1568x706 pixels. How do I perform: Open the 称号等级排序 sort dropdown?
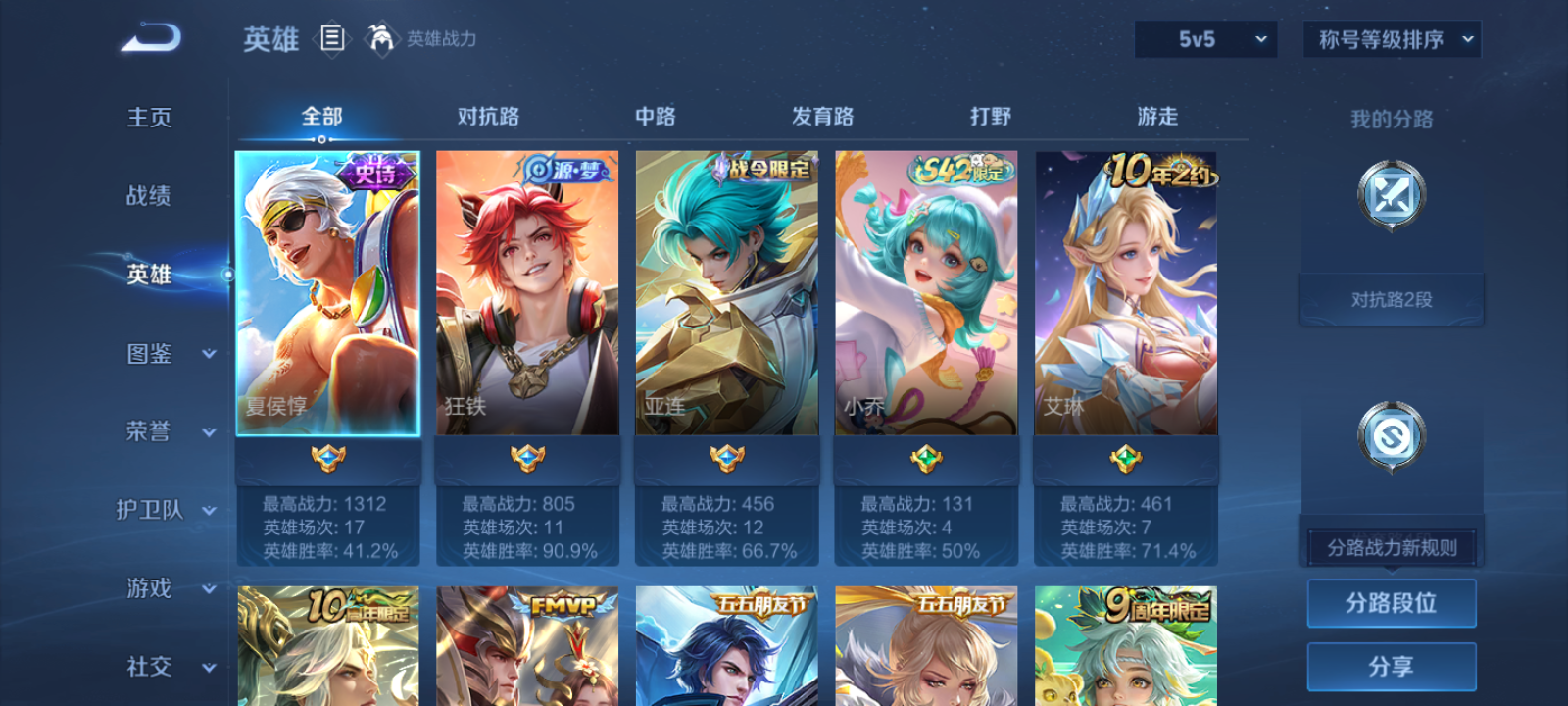coord(1390,40)
